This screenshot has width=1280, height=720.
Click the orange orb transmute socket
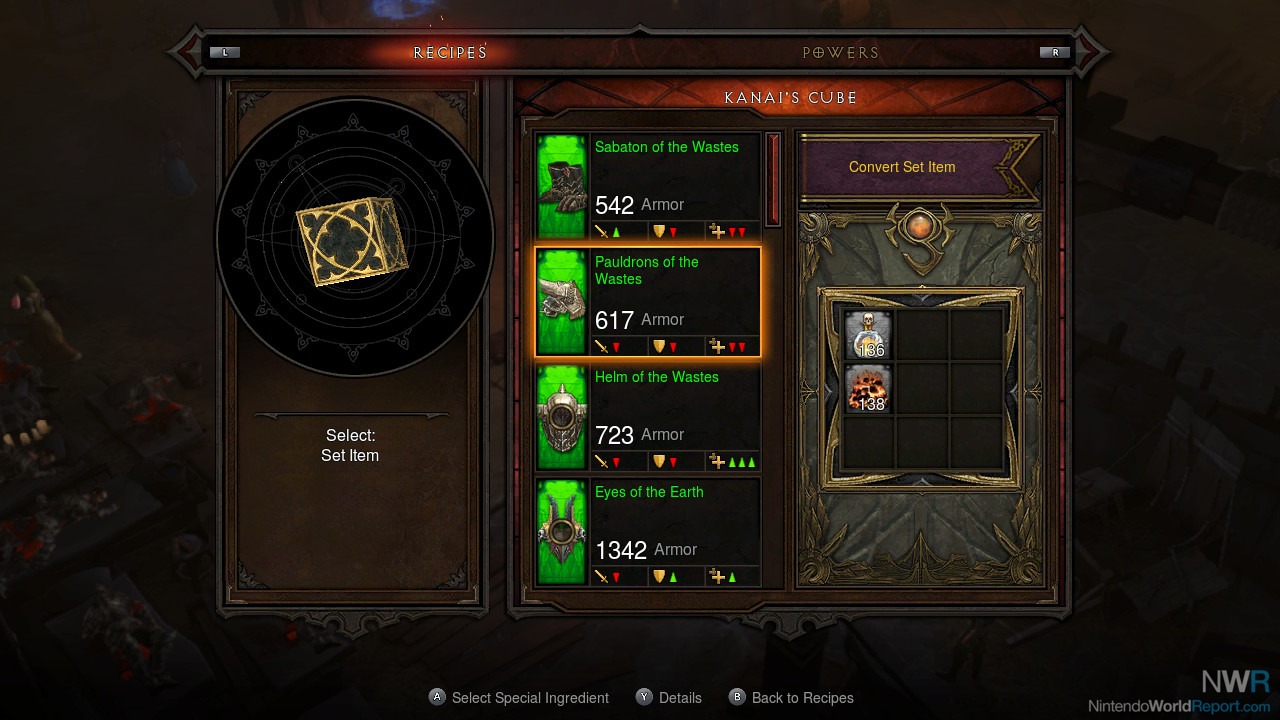tap(920, 228)
